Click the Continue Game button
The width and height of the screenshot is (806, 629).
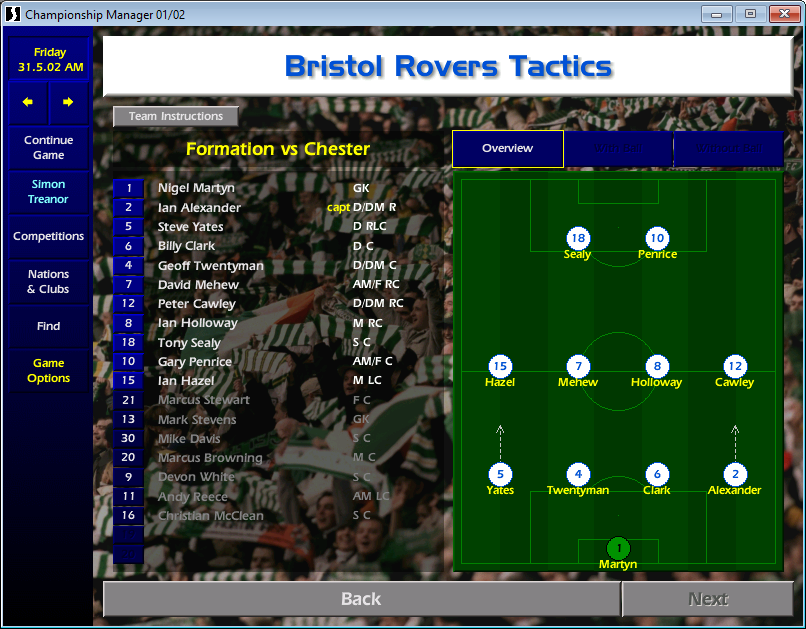coord(49,148)
